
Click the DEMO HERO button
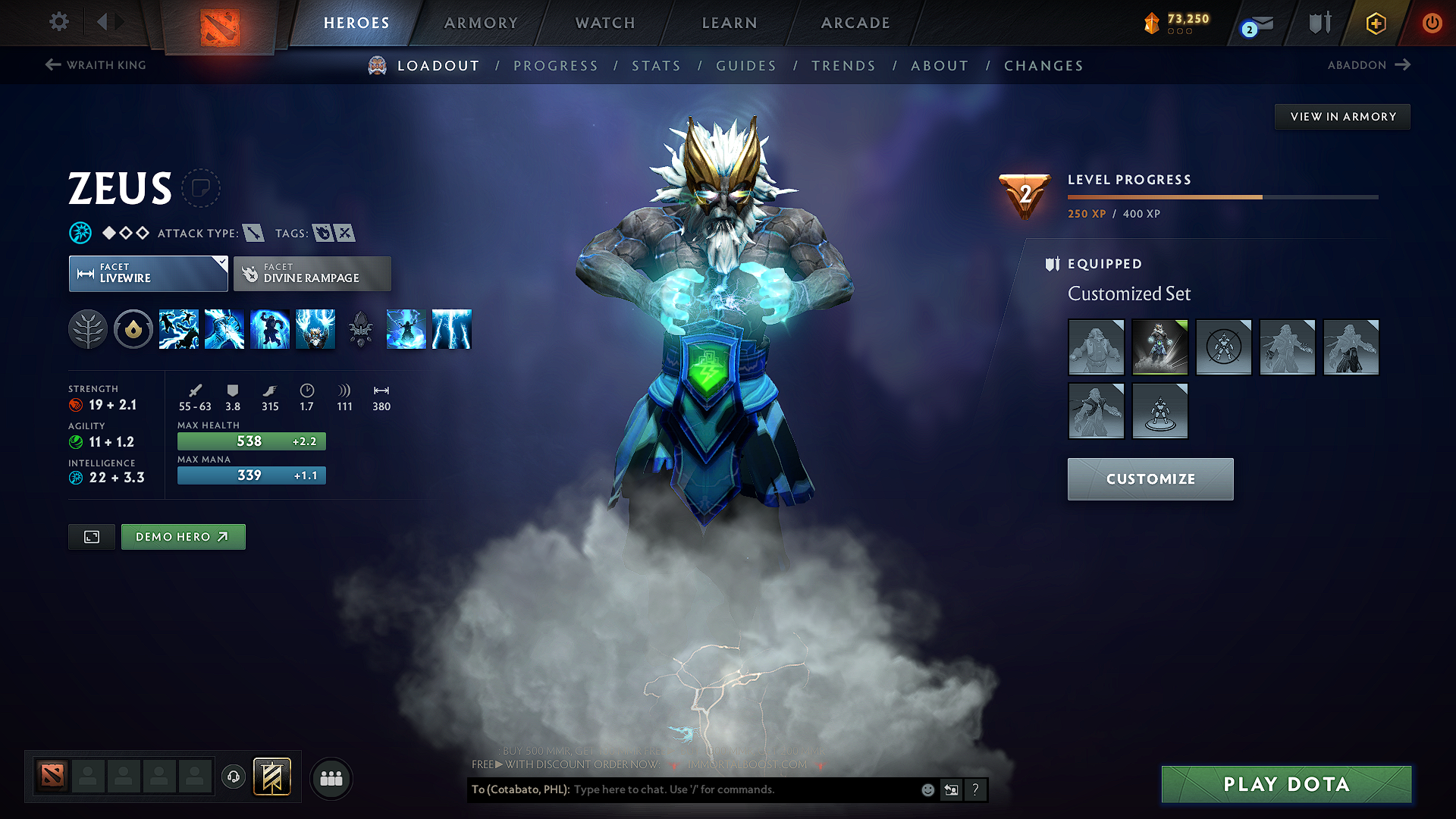click(183, 536)
